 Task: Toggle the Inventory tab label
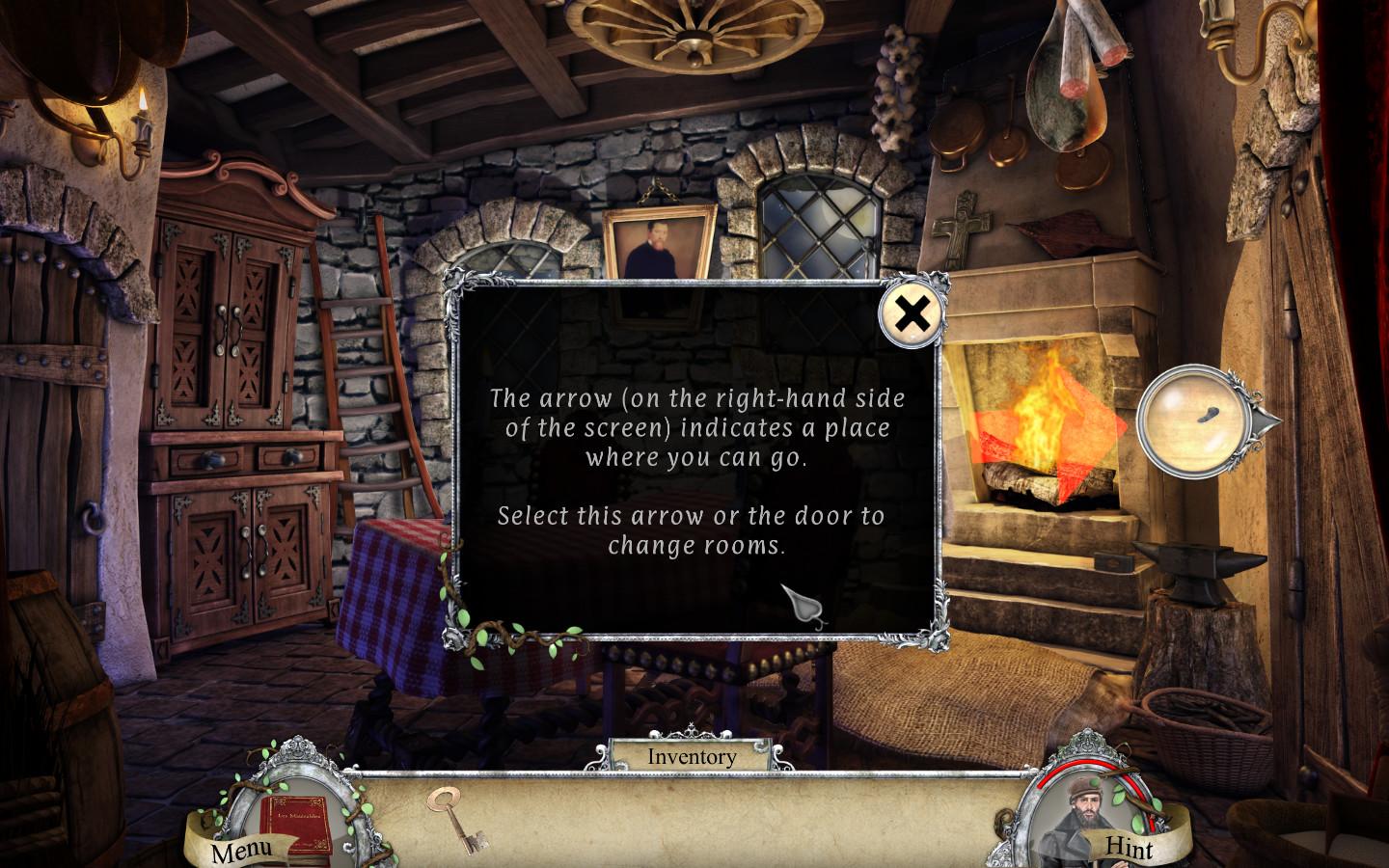[691, 757]
